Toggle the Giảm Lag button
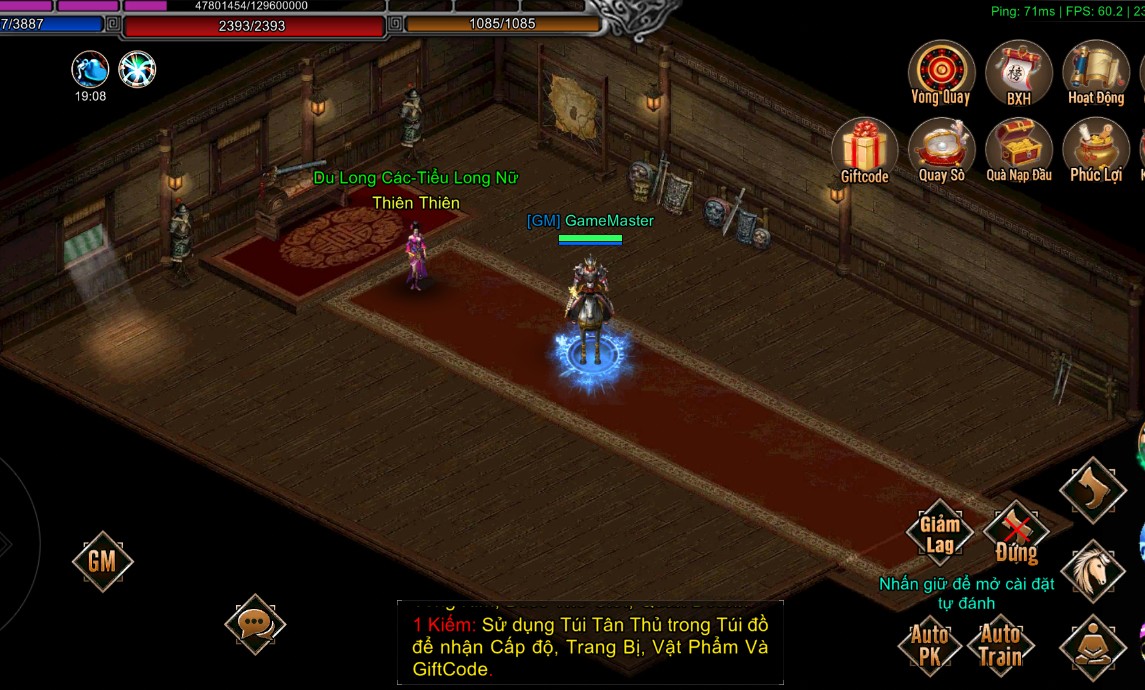 pyautogui.click(x=940, y=532)
